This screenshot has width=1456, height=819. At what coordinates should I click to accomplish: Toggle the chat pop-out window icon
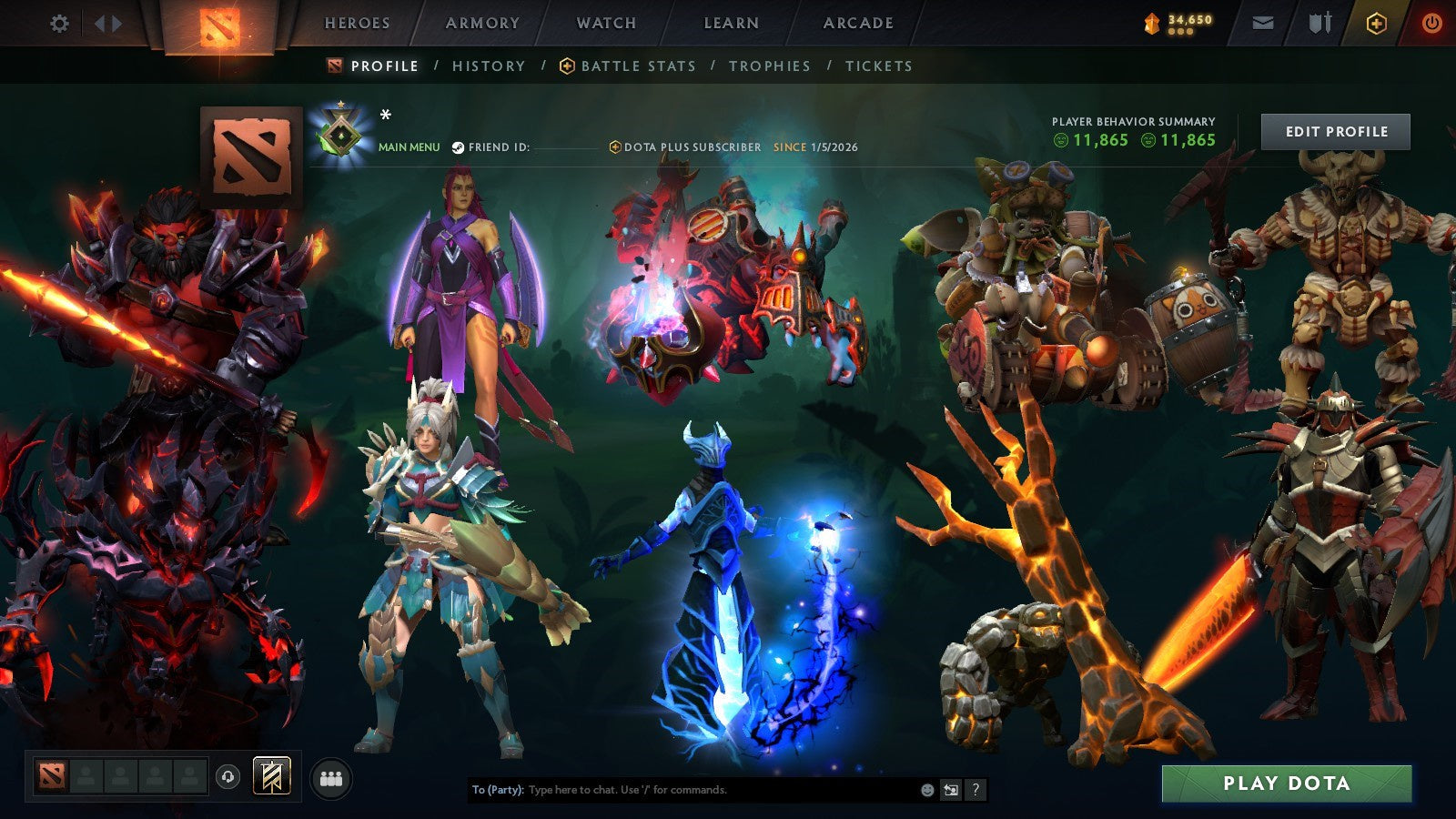pyautogui.click(x=949, y=791)
